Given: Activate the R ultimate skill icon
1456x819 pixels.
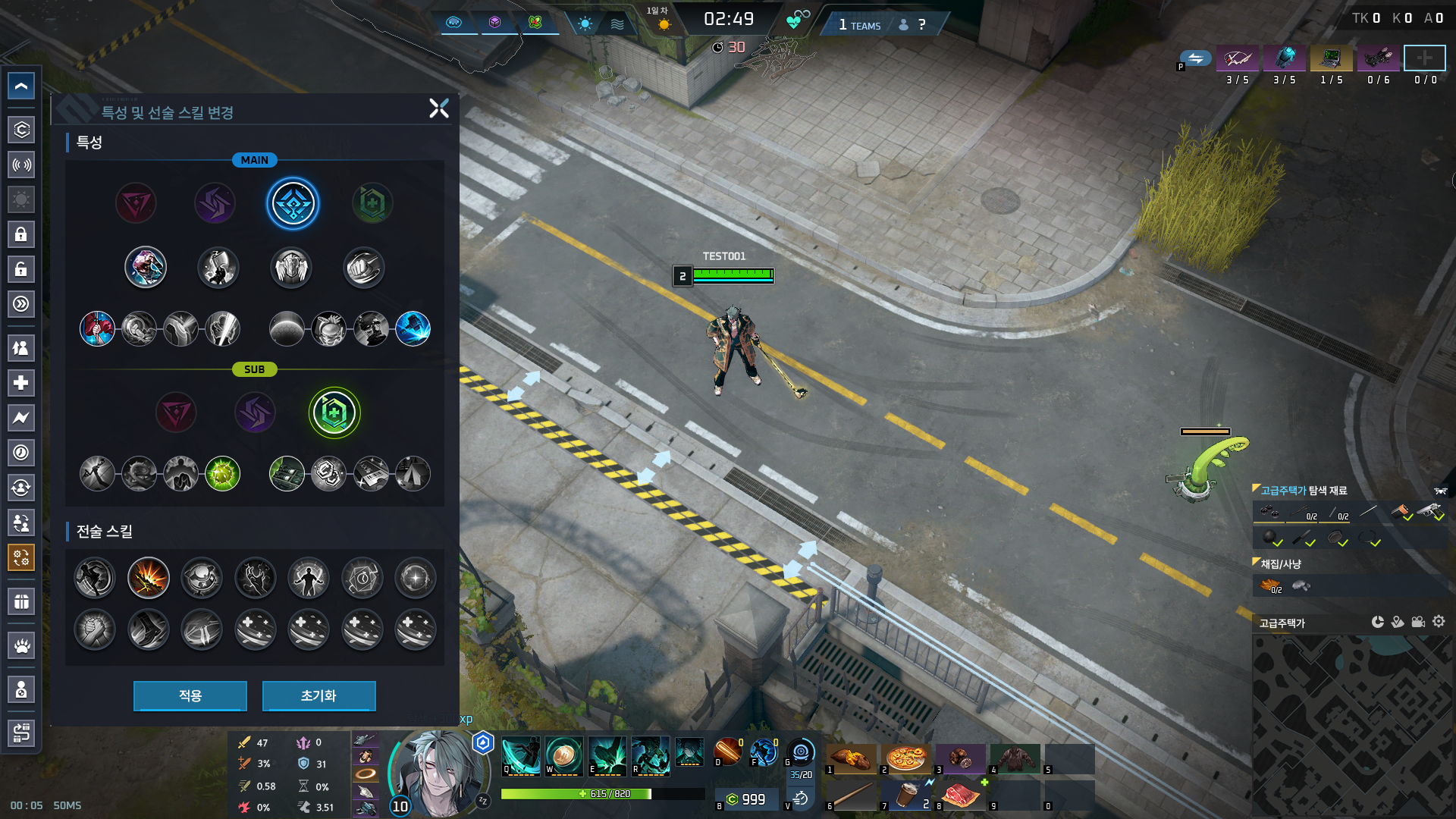Looking at the screenshot, I should 651,755.
